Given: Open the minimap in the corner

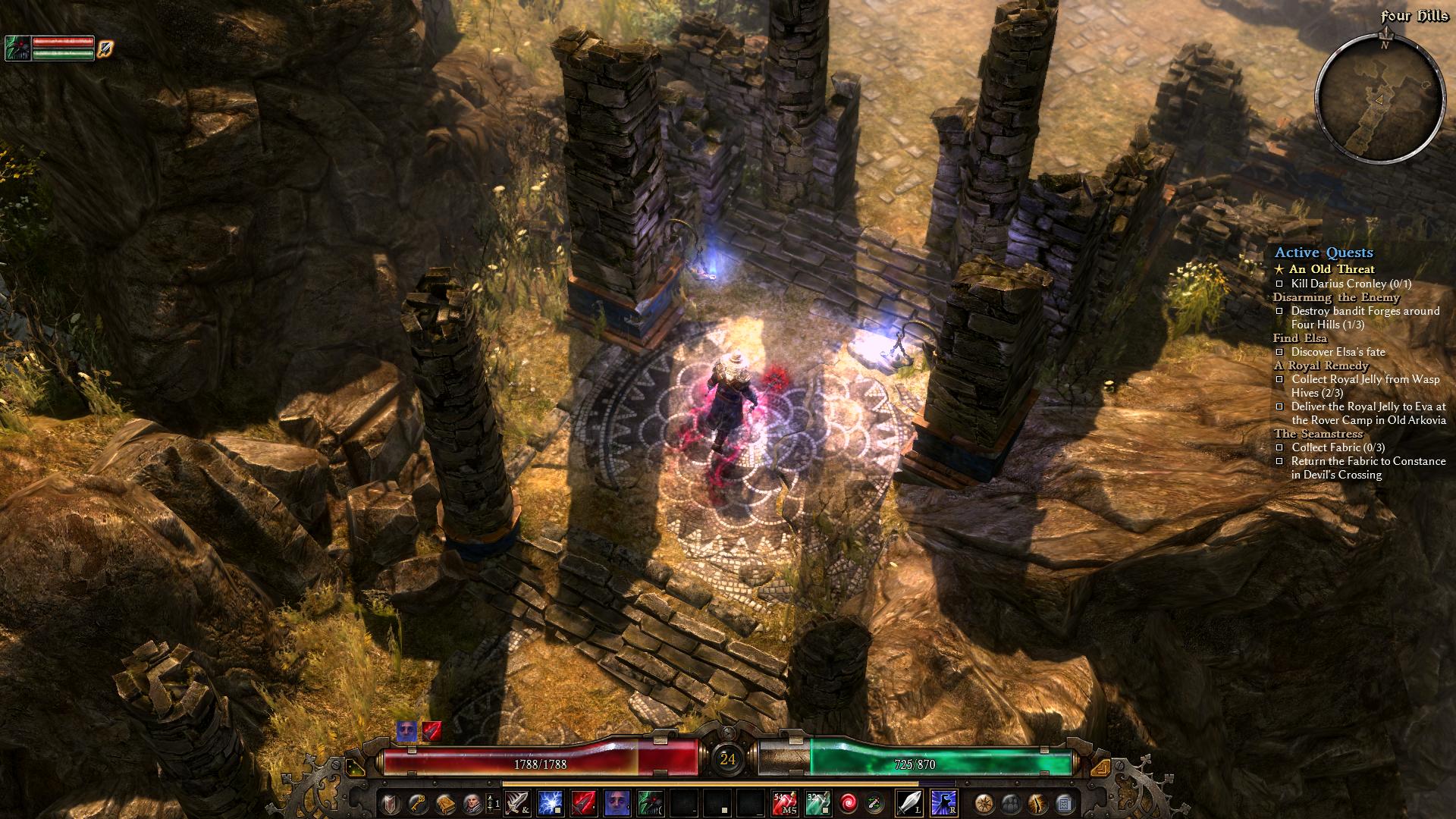Looking at the screenshot, I should pos(1379,99).
